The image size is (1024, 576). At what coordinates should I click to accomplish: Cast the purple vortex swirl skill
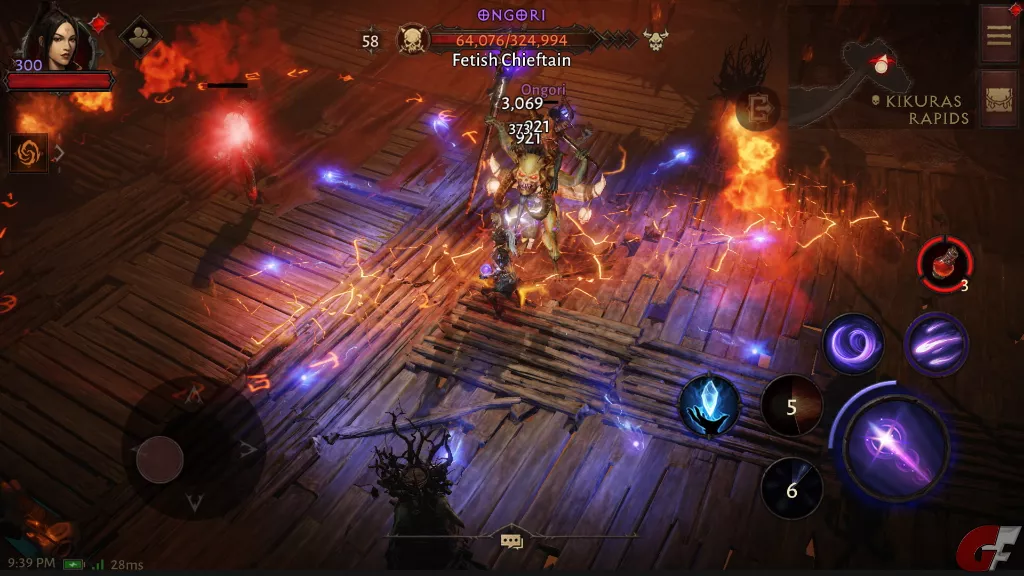click(x=852, y=344)
